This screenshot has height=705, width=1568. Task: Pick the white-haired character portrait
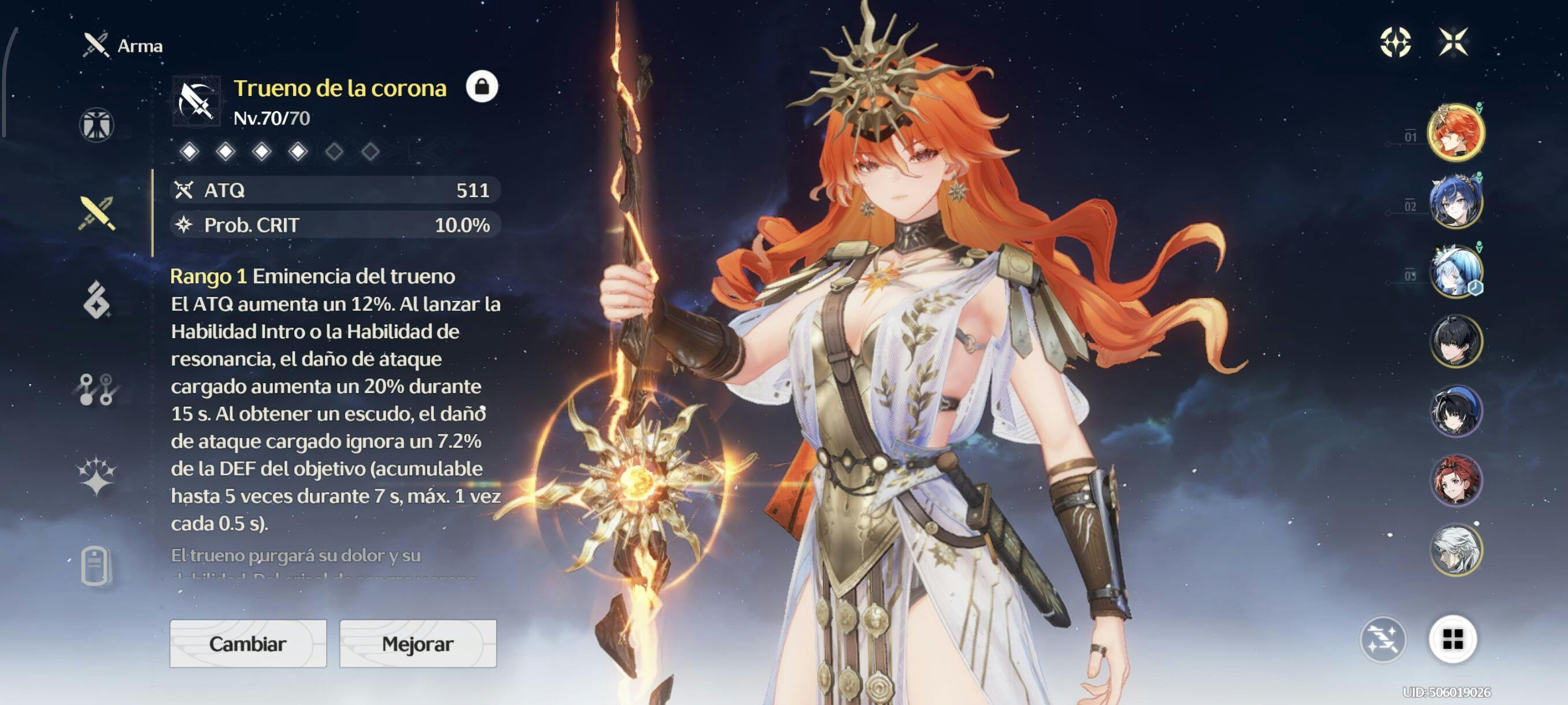point(1455,550)
